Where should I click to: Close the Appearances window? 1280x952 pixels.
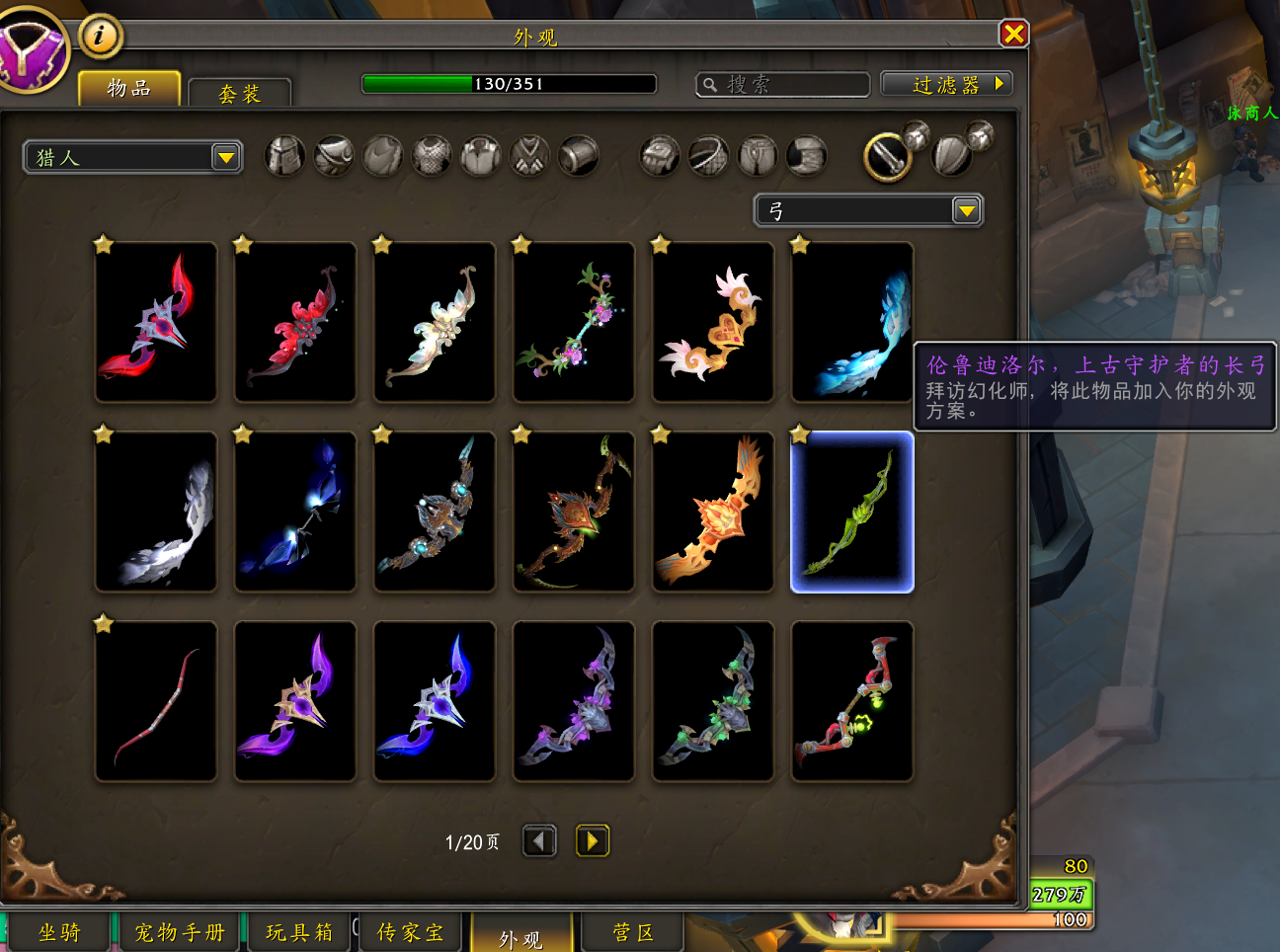tap(1013, 35)
